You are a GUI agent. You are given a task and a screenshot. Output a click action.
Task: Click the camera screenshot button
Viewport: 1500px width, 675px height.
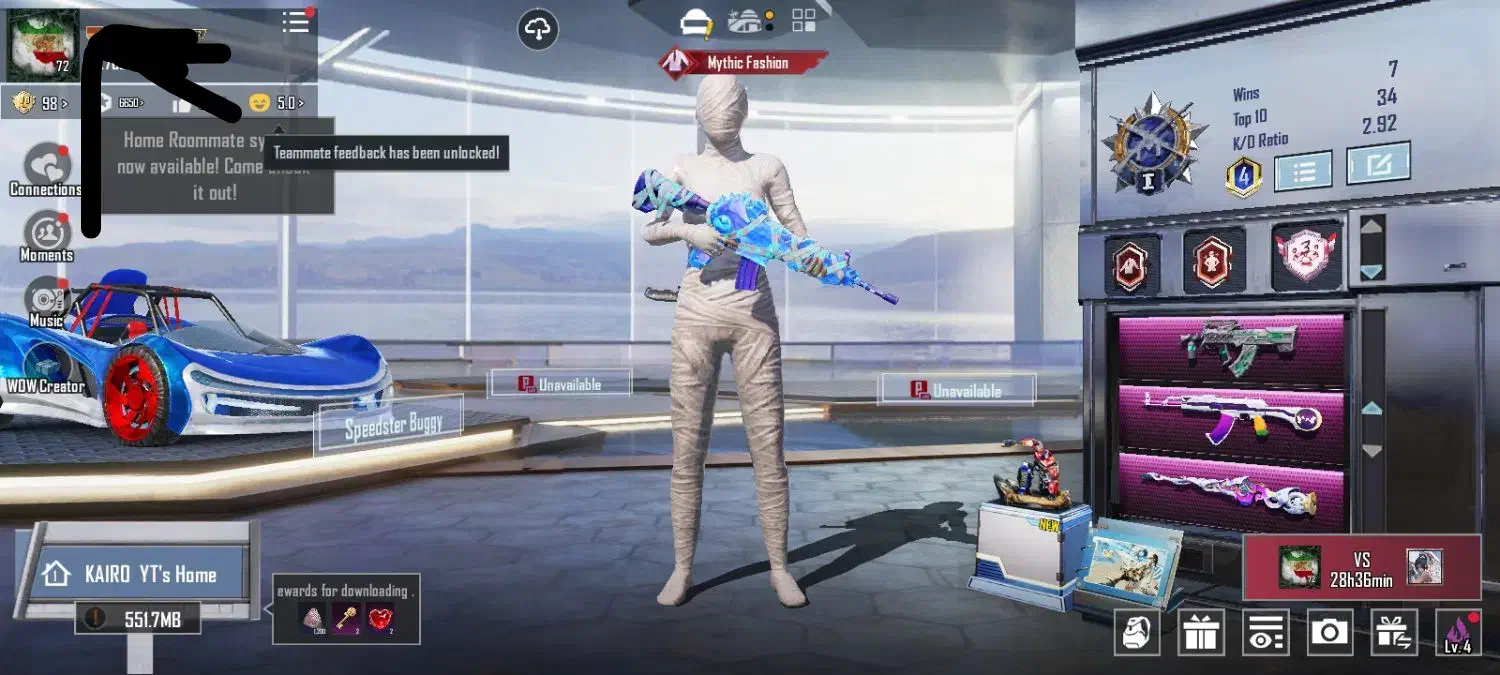[x=1329, y=632]
